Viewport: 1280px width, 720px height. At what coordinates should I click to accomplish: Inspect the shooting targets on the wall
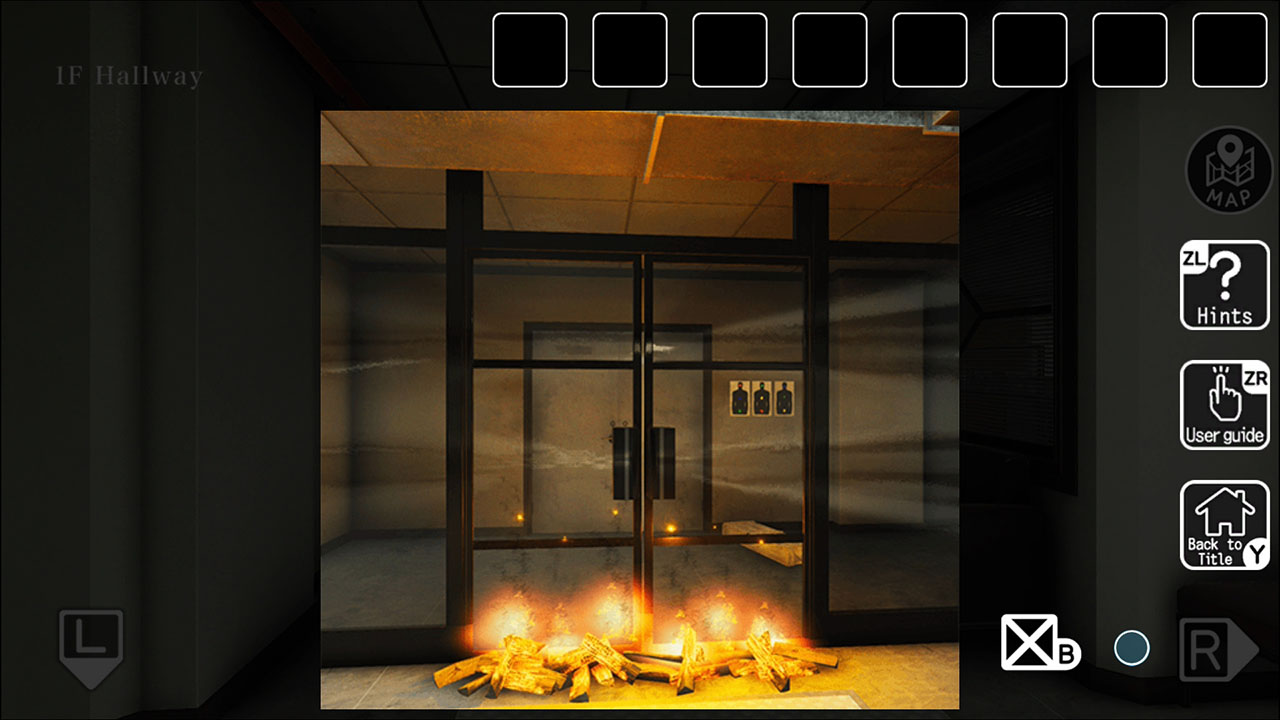tap(762, 398)
